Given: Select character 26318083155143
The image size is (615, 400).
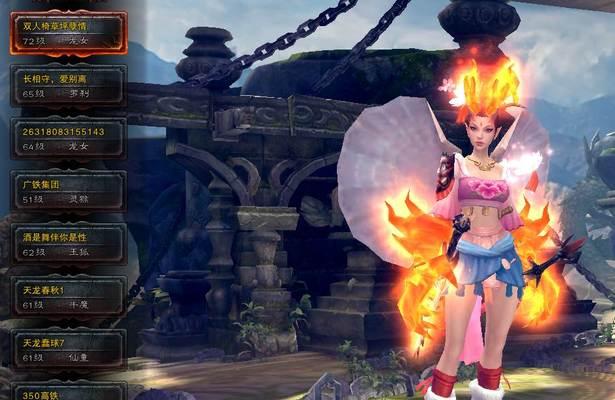Looking at the screenshot, I should coord(68,137).
